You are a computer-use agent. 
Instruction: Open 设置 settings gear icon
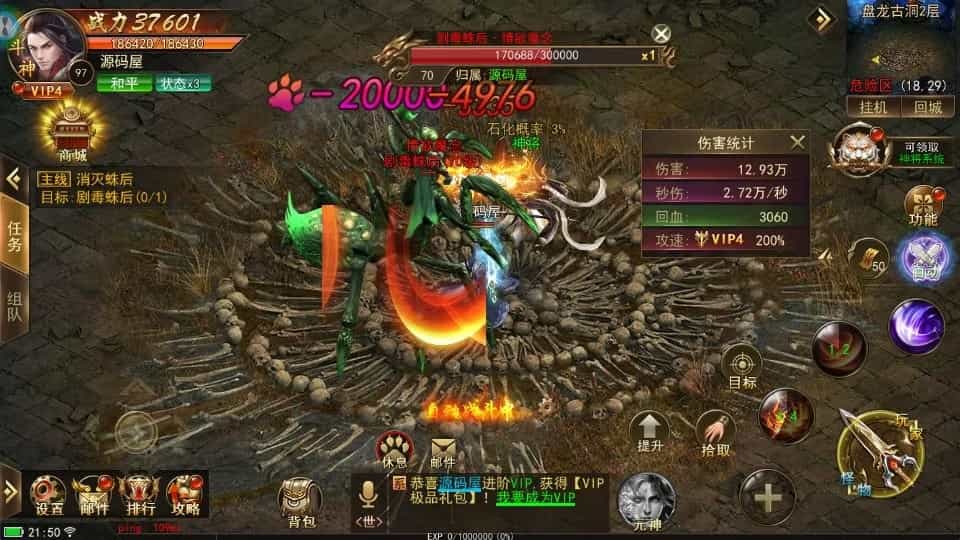click(x=49, y=495)
